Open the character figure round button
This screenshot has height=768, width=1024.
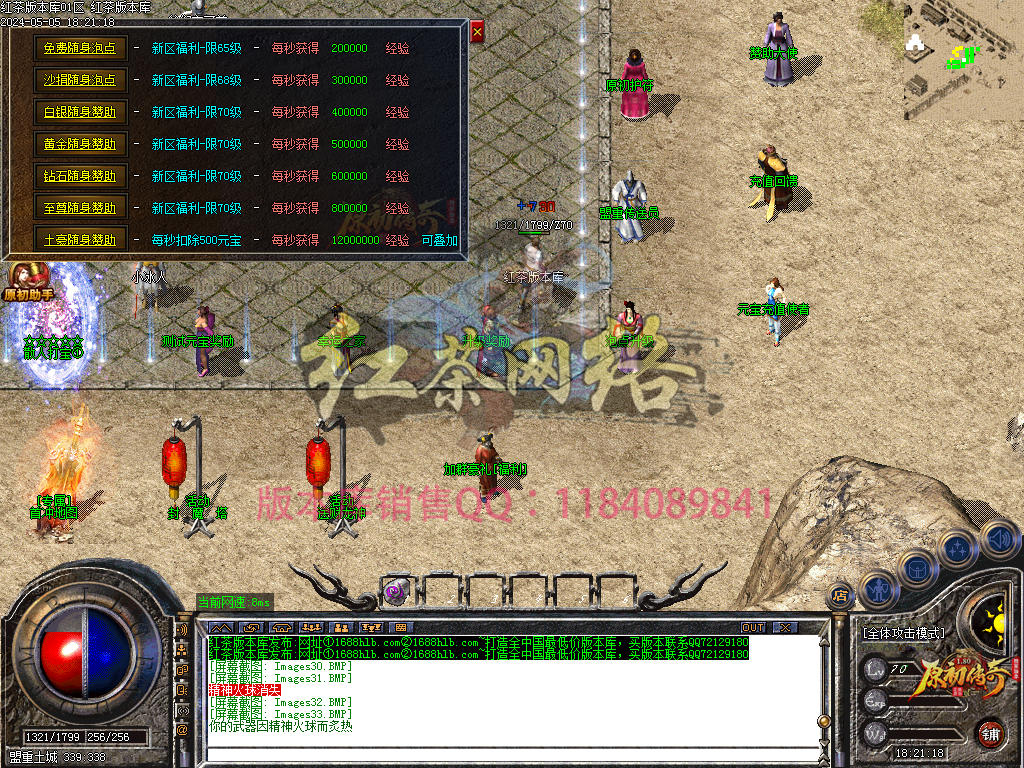879,589
